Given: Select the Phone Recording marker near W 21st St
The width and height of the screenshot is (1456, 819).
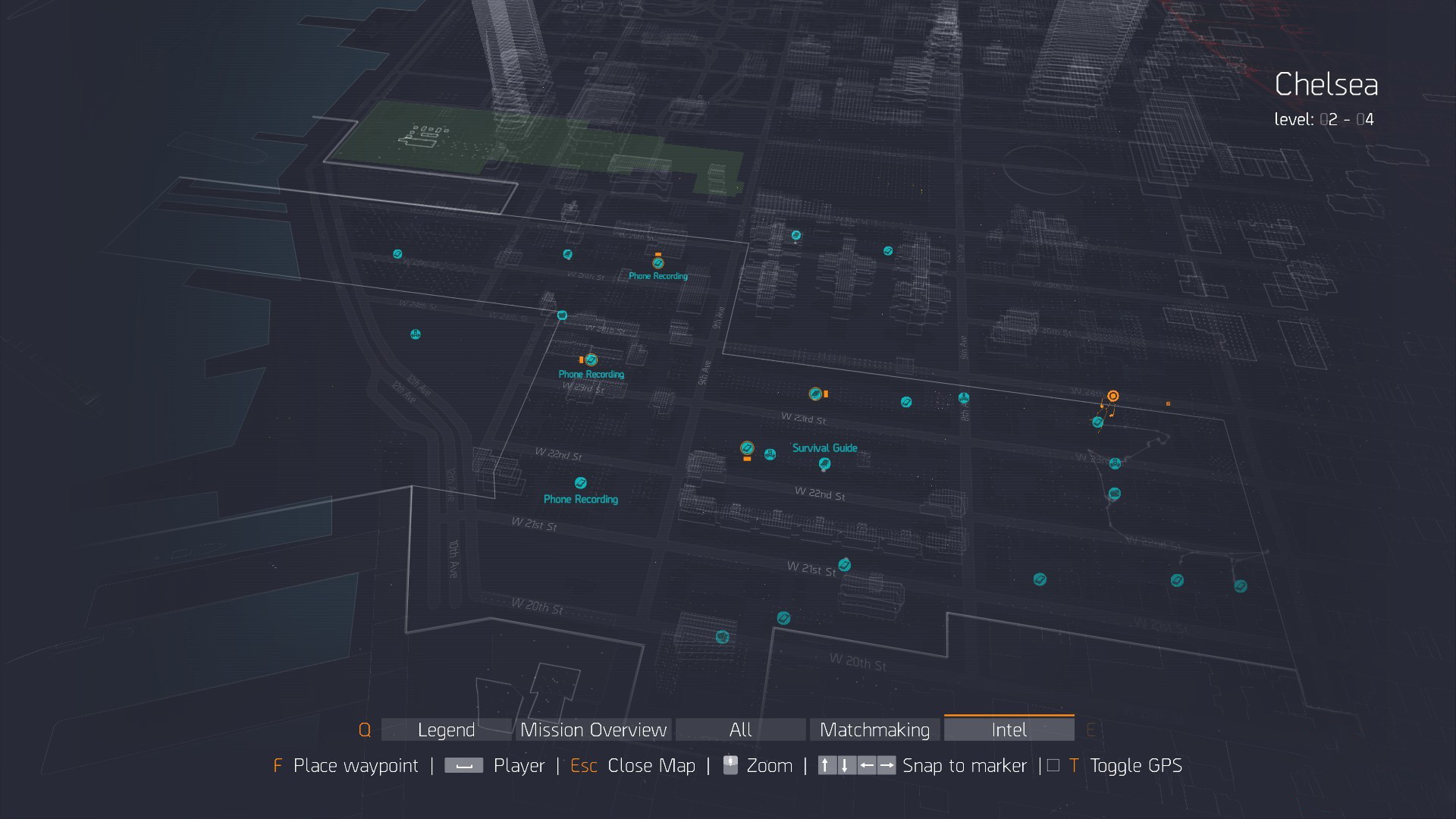Looking at the screenshot, I should [x=581, y=483].
